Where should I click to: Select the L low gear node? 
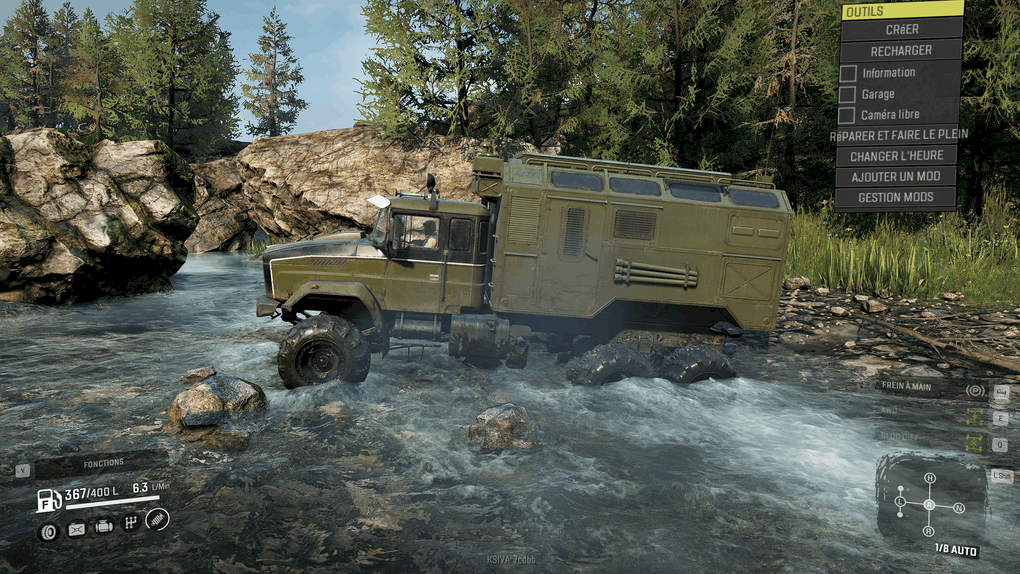coord(899,501)
